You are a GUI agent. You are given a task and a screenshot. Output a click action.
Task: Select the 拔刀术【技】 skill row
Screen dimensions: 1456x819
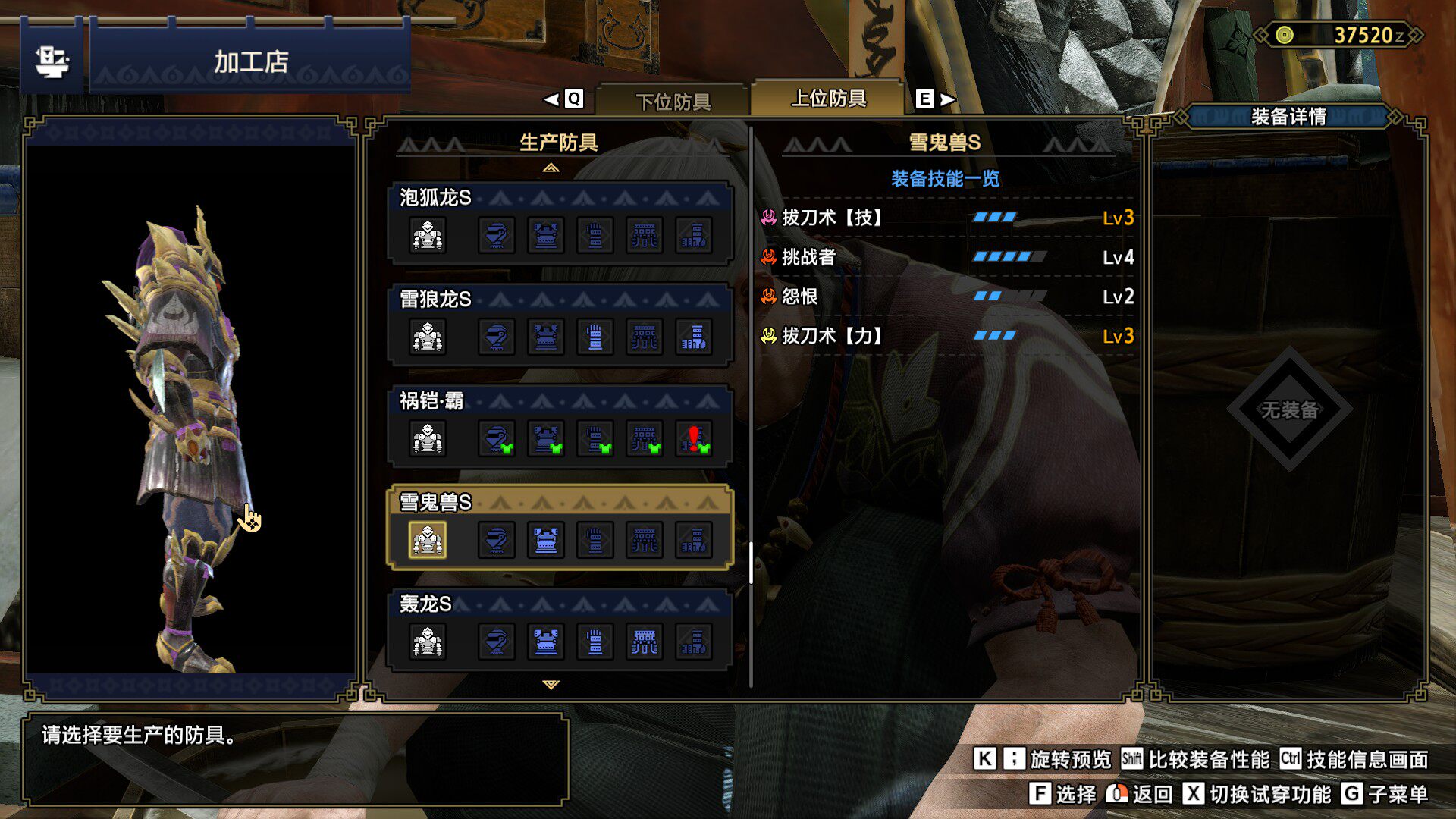946,218
